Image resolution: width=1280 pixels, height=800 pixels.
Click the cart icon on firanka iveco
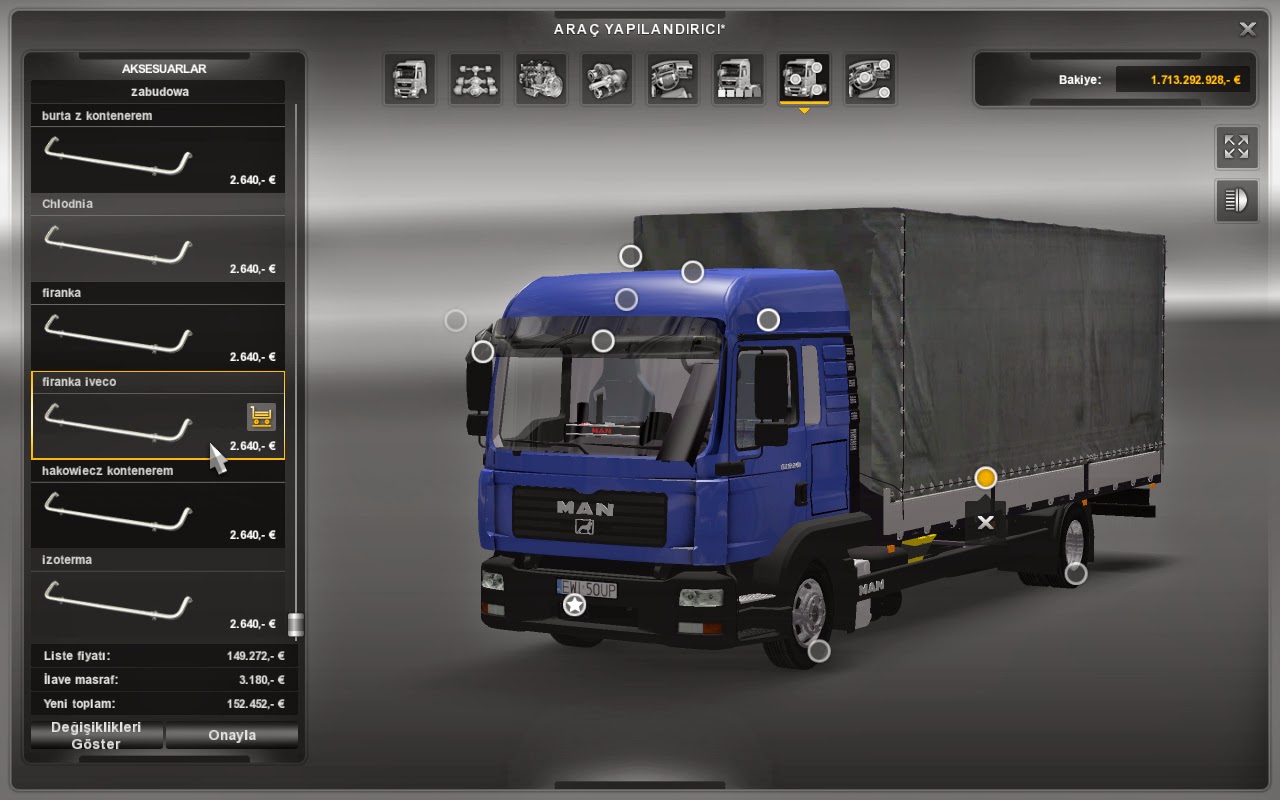tap(261, 417)
